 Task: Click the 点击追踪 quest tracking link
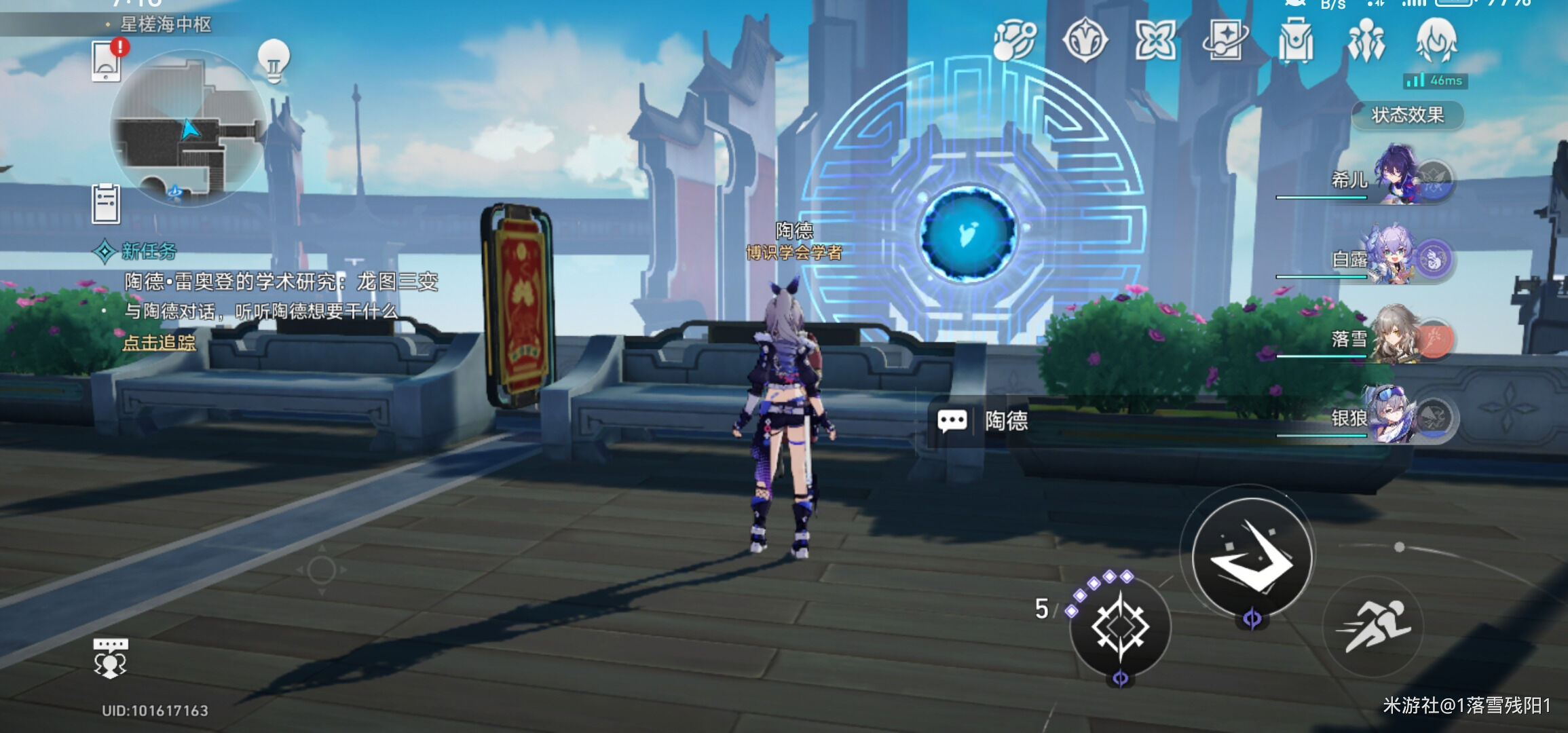click(x=159, y=343)
